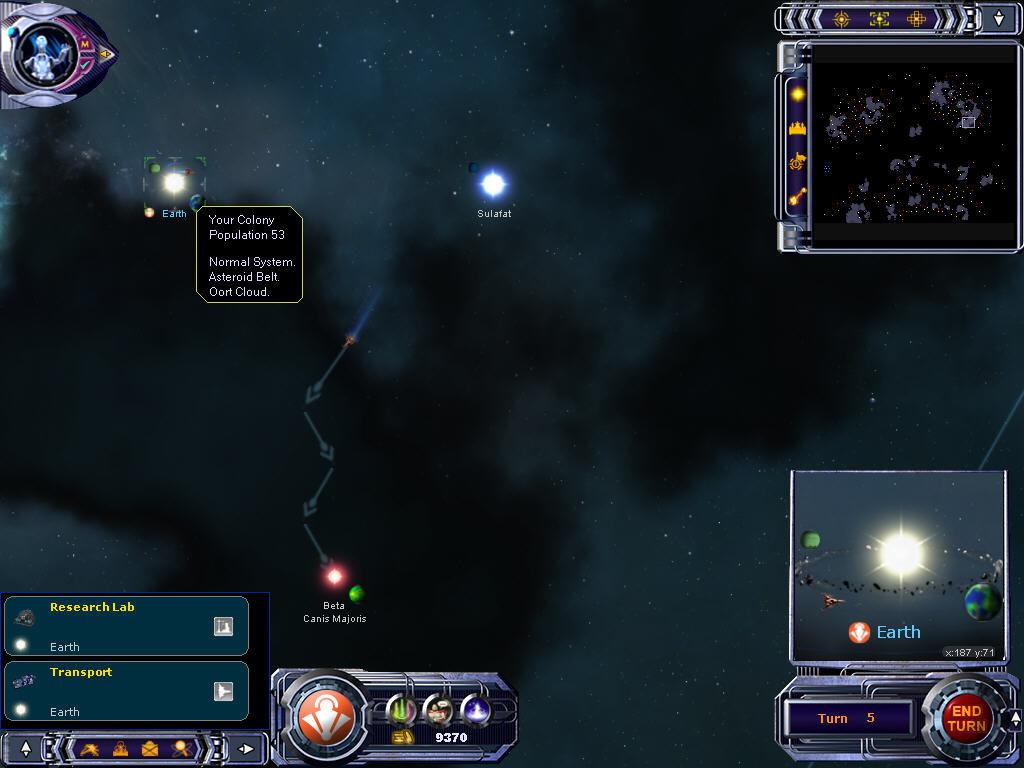Open the blue planet orb in the bottom bar
Image resolution: width=1024 pixels, height=768 pixels.
pyautogui.click(x=475, y=710)
